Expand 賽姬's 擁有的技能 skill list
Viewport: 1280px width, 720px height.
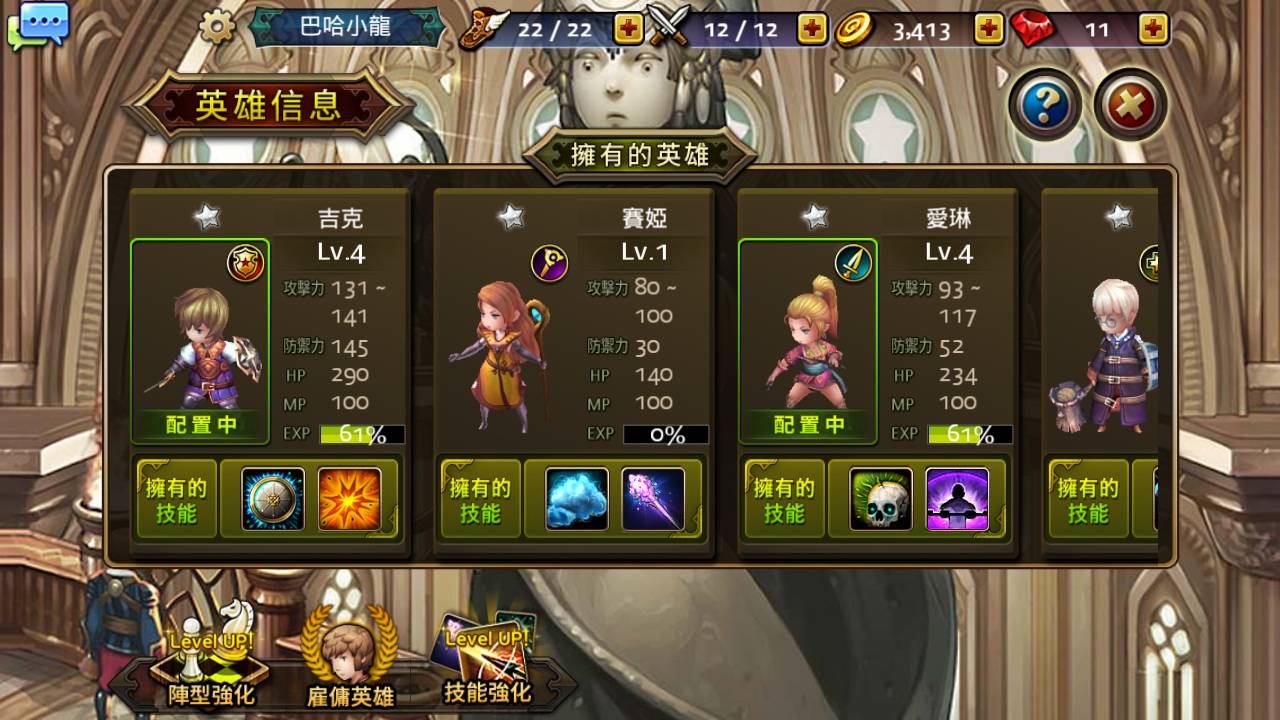click(x=480, y=498)
